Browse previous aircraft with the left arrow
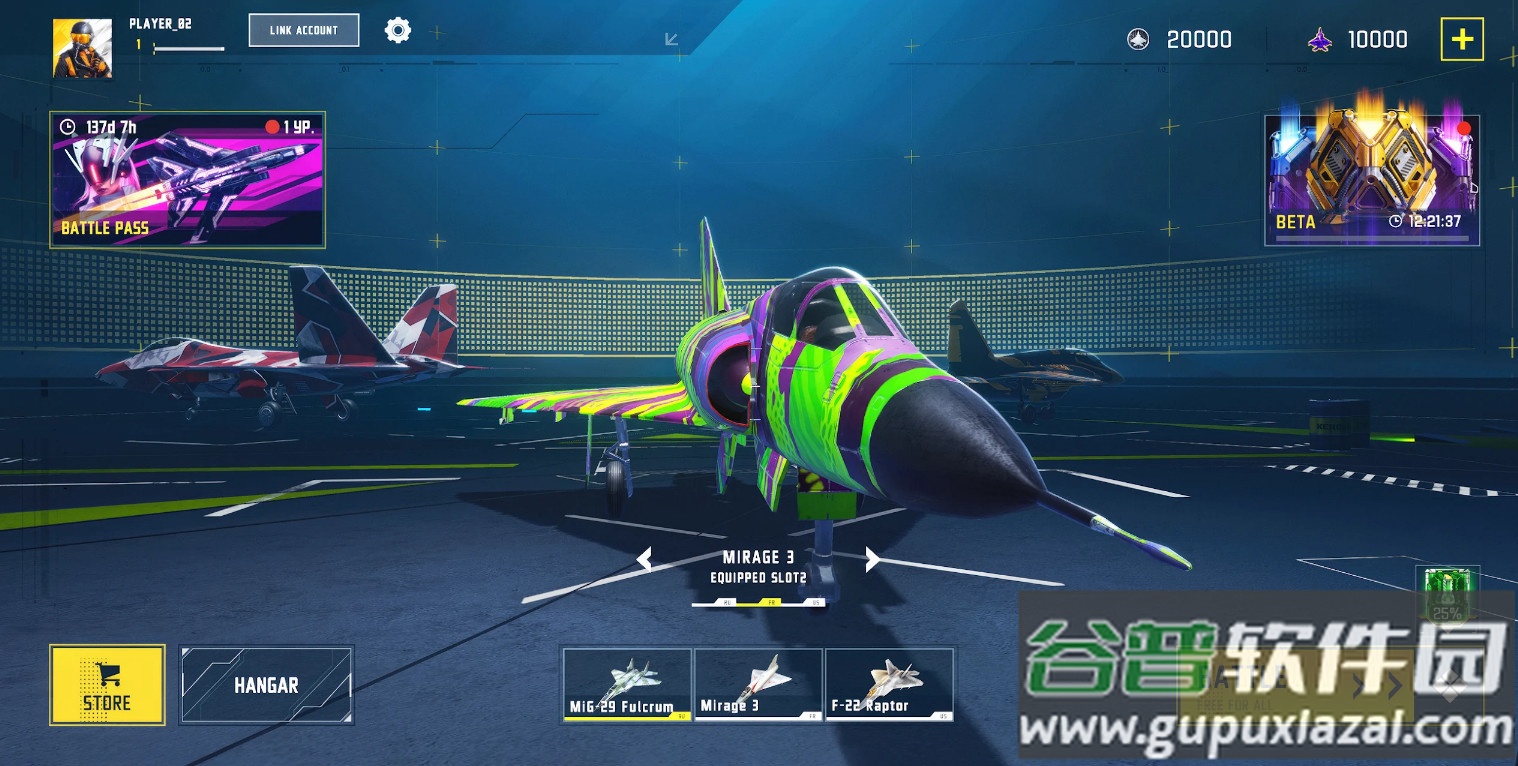This screenshot has width=1518, height=766. pyautogui.click(x=643, y=558)
